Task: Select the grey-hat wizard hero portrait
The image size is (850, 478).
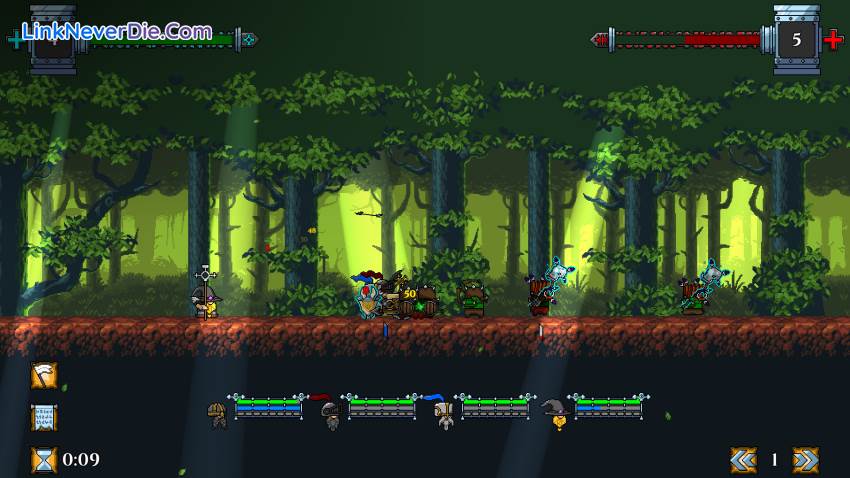Action: 556,413
